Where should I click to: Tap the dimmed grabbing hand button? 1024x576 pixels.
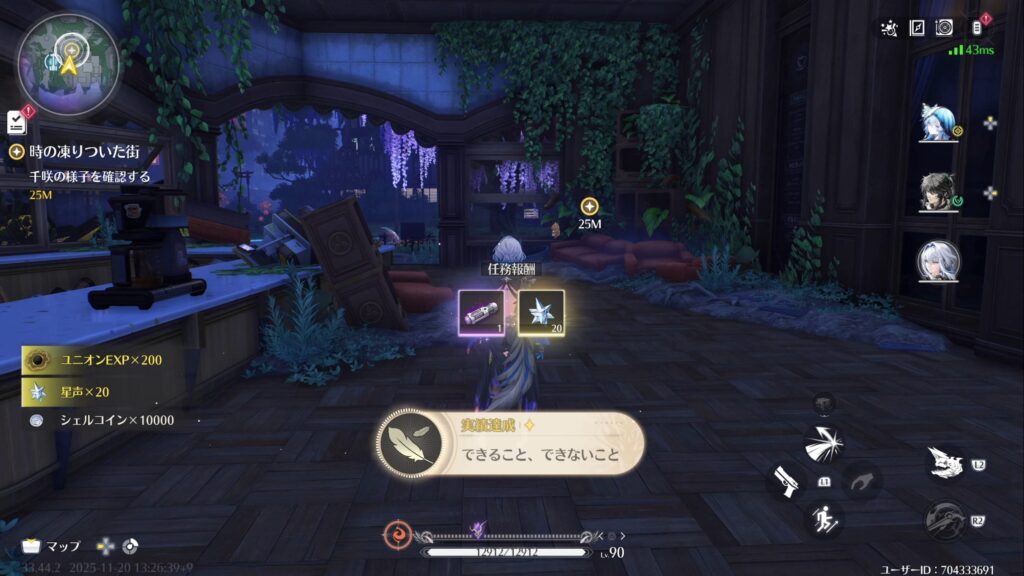(861, 481)
